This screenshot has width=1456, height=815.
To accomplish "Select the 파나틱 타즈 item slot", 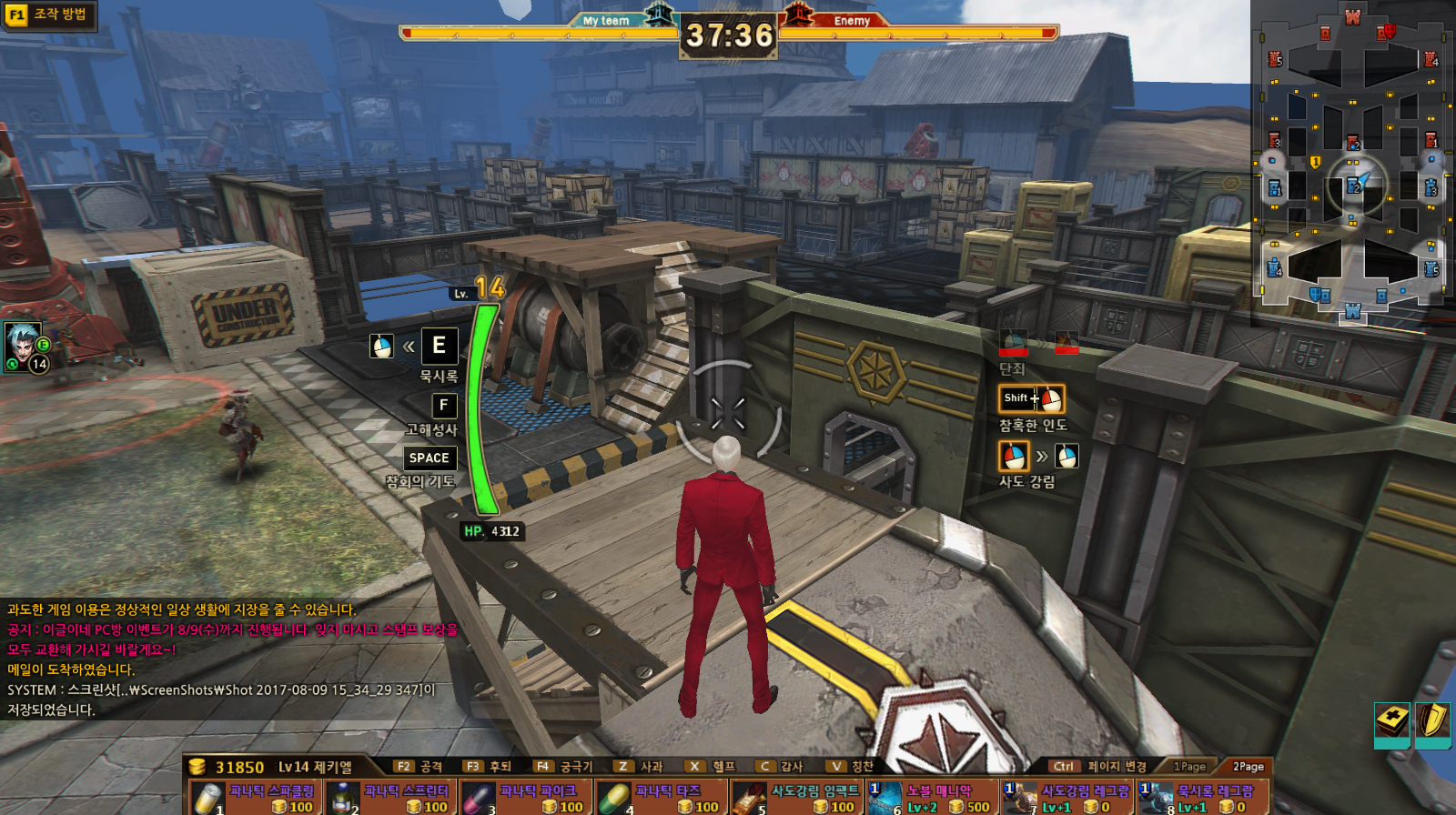I will pos(660,798).
